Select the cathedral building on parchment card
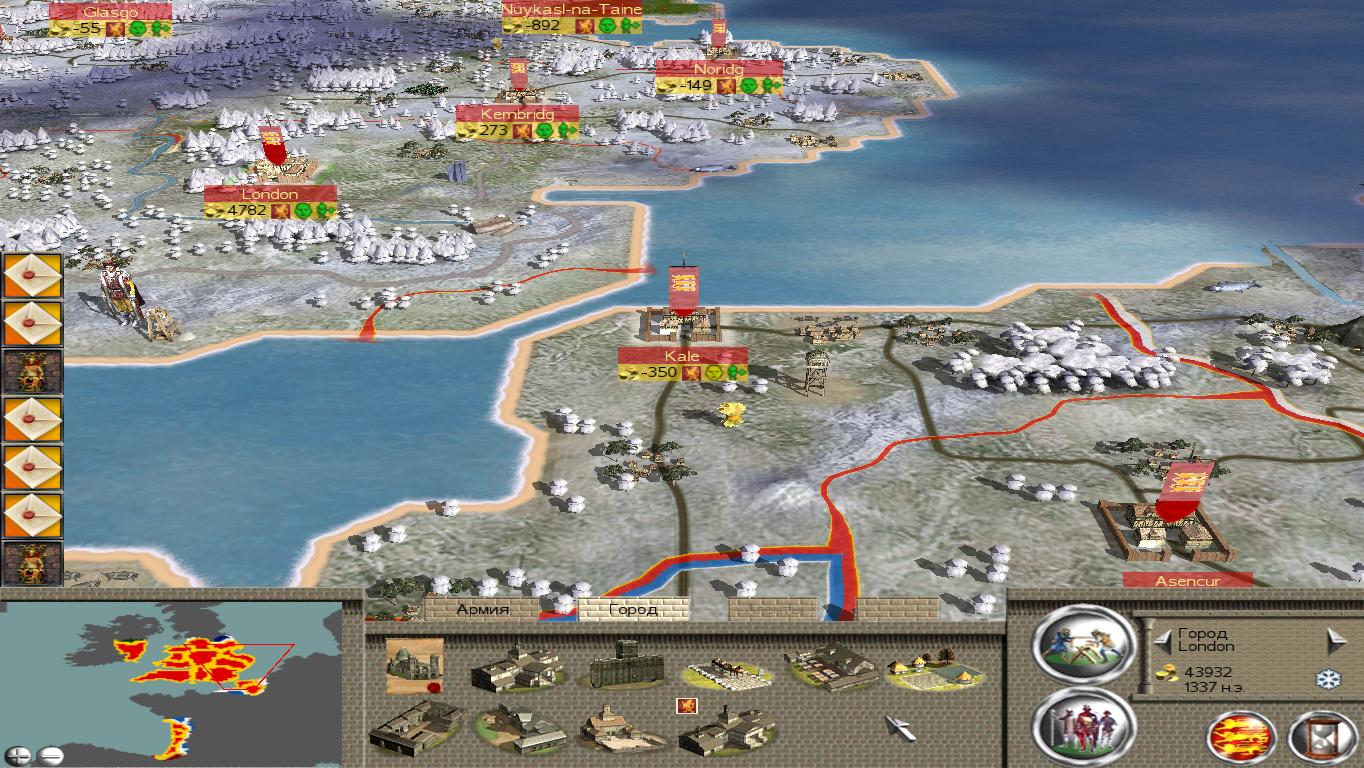 coord(414,665)
